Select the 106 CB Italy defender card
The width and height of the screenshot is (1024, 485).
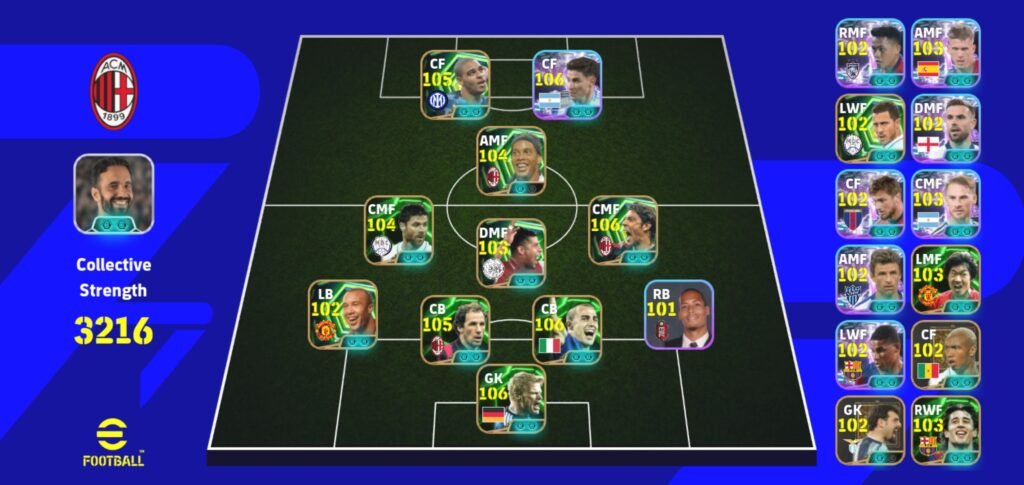[x=566, y=330]
